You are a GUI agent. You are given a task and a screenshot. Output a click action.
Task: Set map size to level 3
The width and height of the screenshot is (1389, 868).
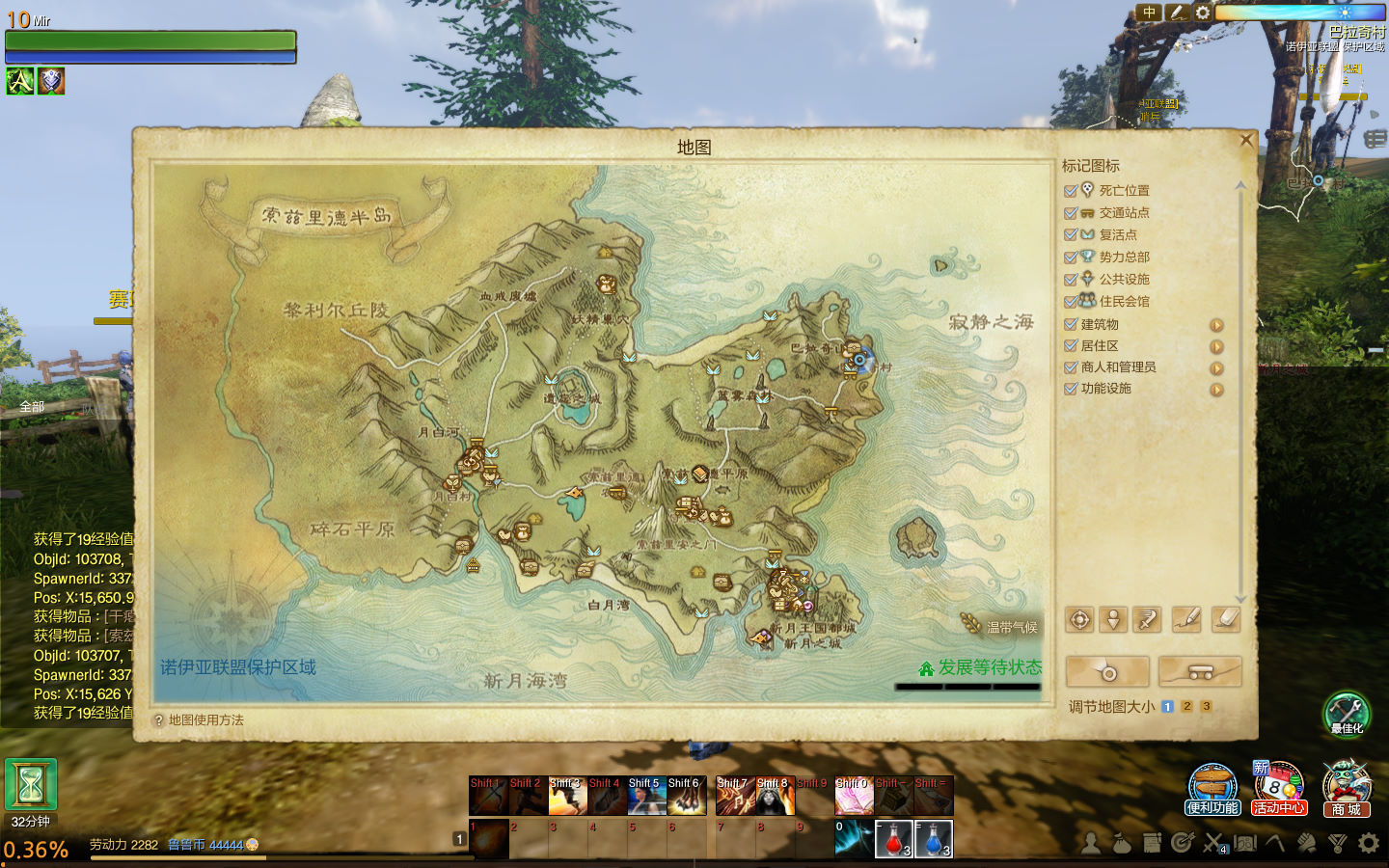1206,707
